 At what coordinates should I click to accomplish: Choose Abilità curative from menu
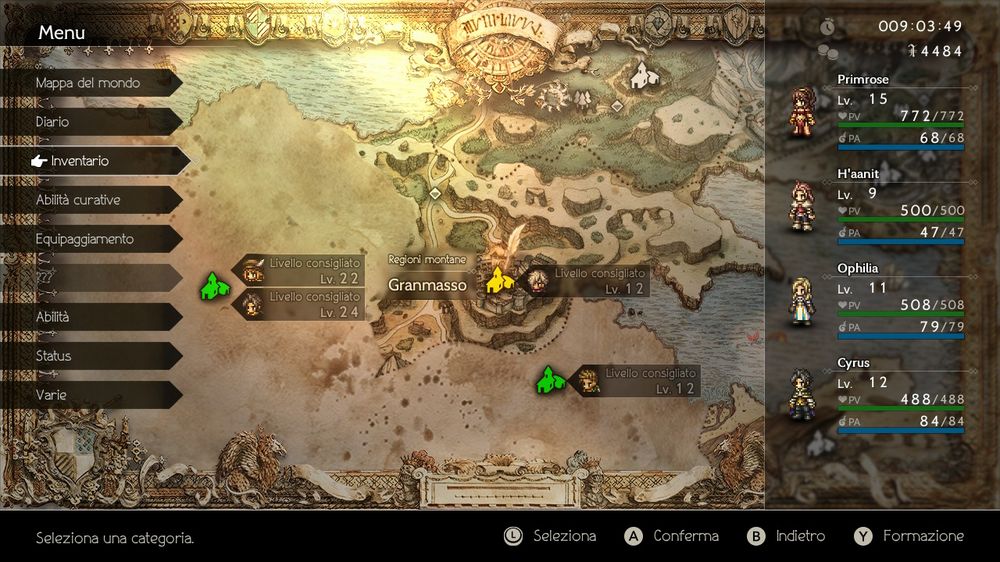click(90, 200)
